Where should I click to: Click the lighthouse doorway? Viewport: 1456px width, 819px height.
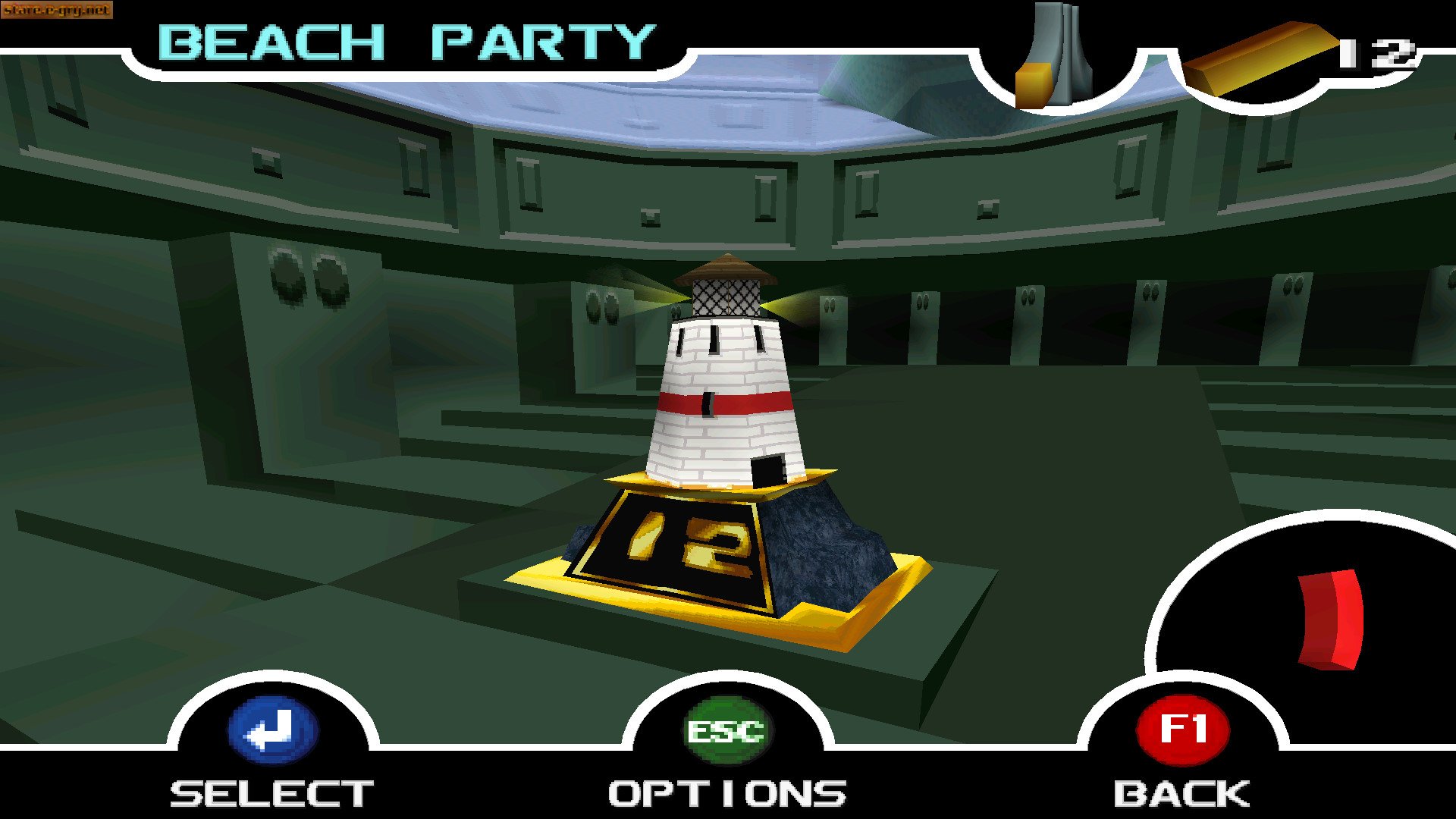pyautogui.click(x=770, y=470)
